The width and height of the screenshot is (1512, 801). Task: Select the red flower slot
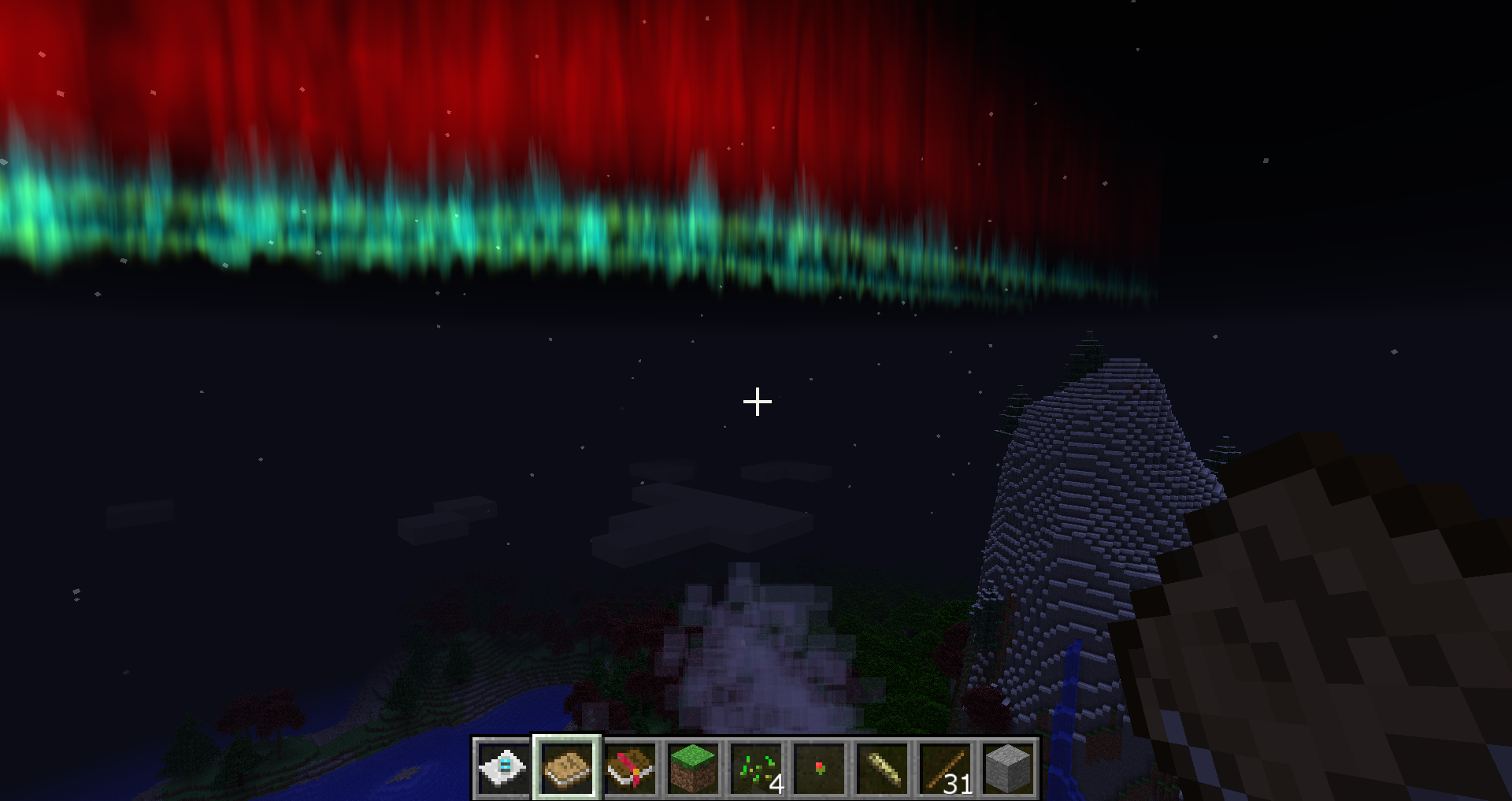[819, 768]
